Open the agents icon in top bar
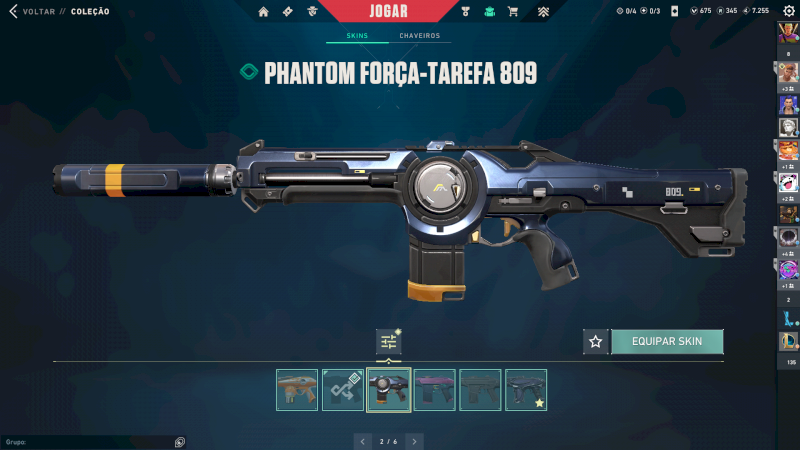The image size is (800, 450). 313,12
